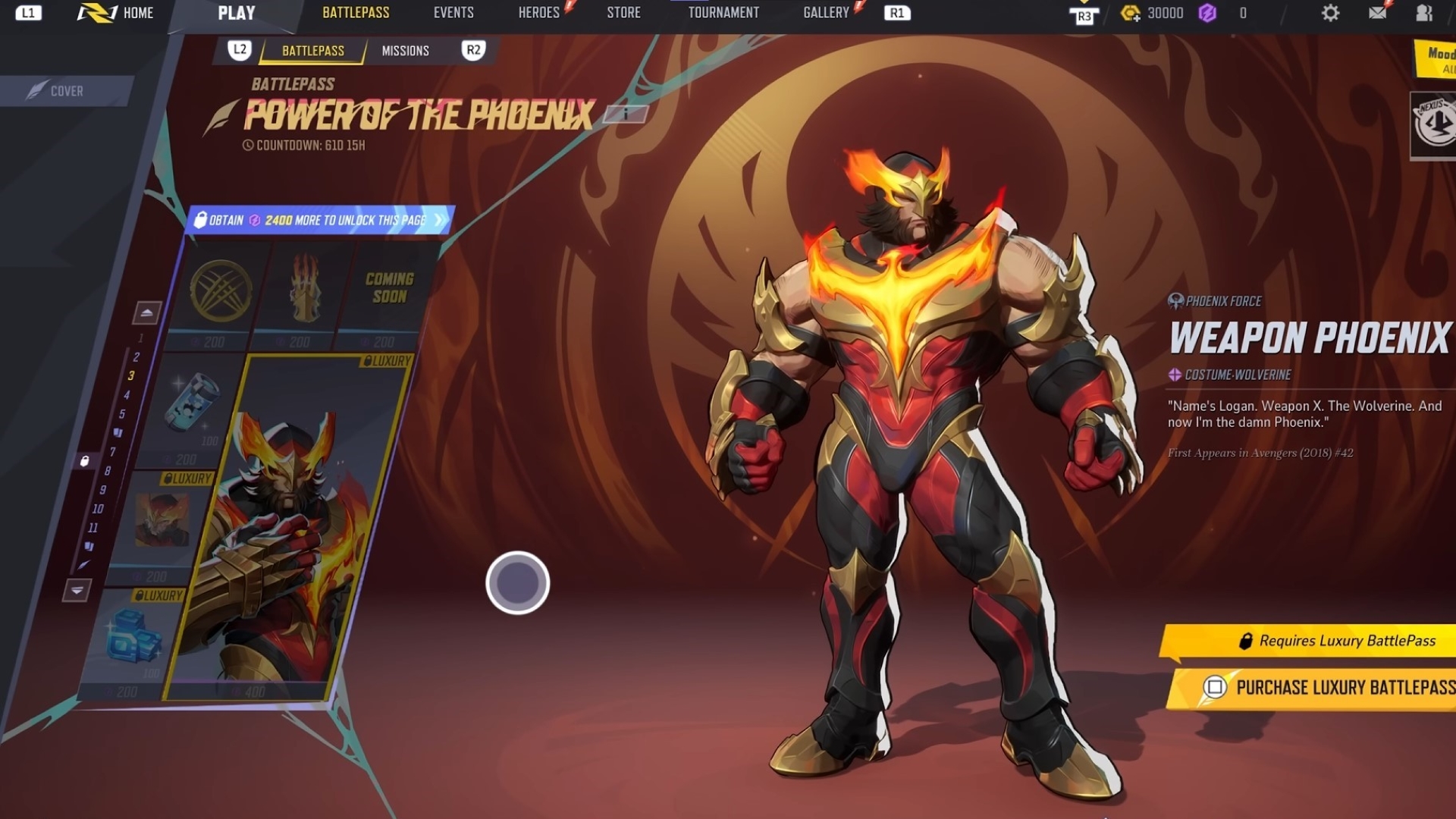Open settings via gear icon
This screenshot has height=819, width=1456.
pyautogui.click(x=1330, y=13)
